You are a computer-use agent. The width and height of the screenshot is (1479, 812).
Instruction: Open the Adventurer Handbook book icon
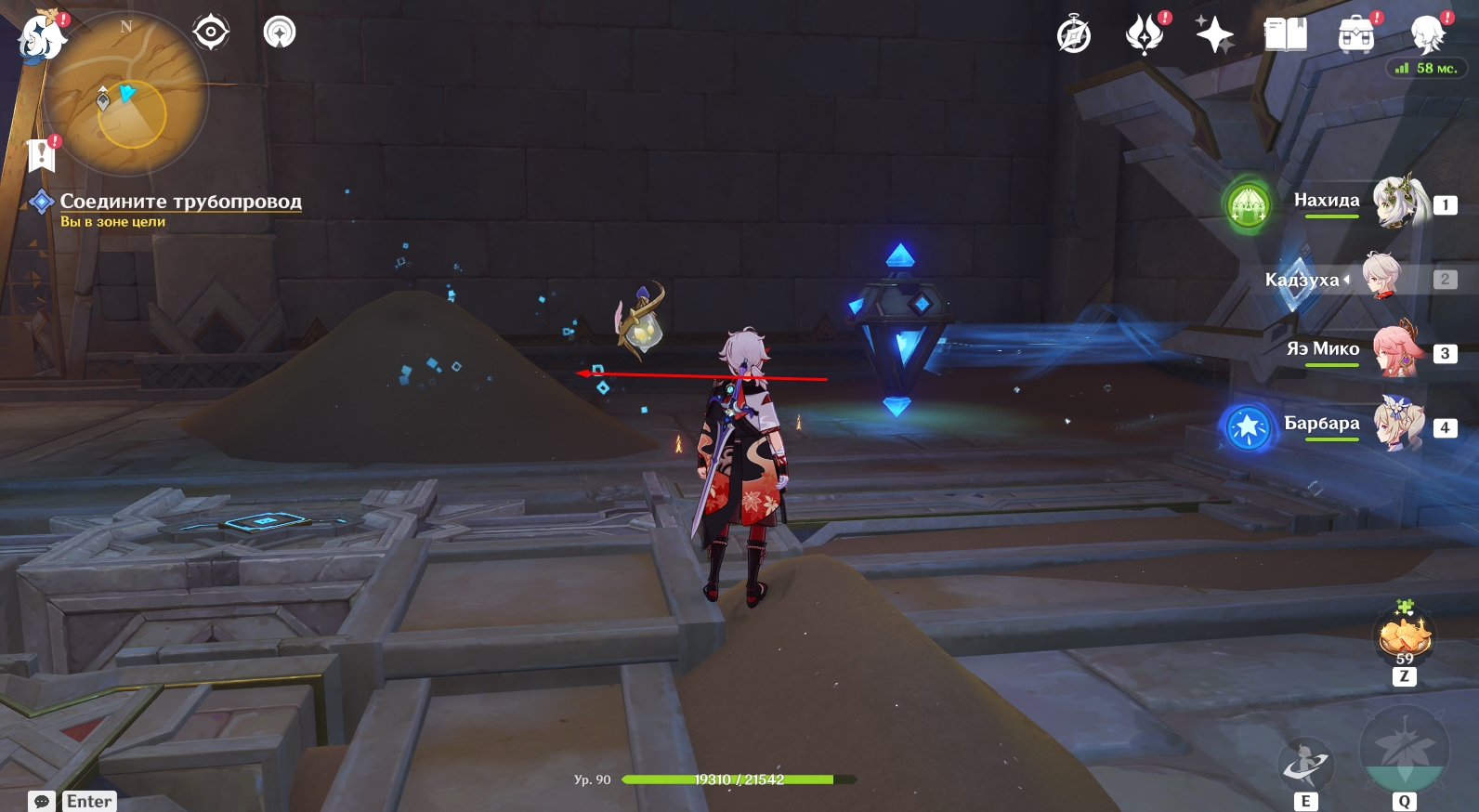(x=1286, y=35)
